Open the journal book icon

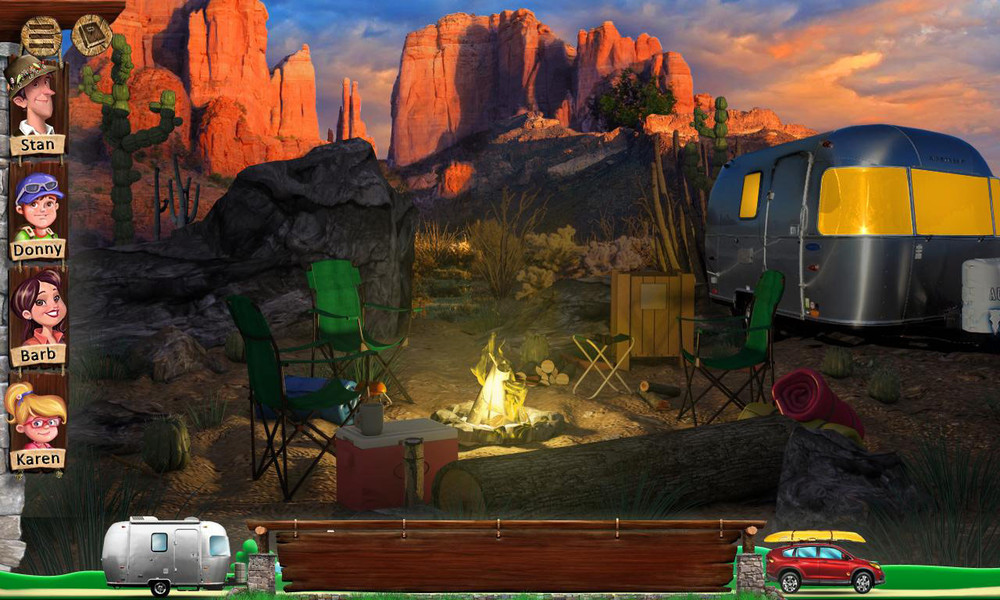pos(91,36)
